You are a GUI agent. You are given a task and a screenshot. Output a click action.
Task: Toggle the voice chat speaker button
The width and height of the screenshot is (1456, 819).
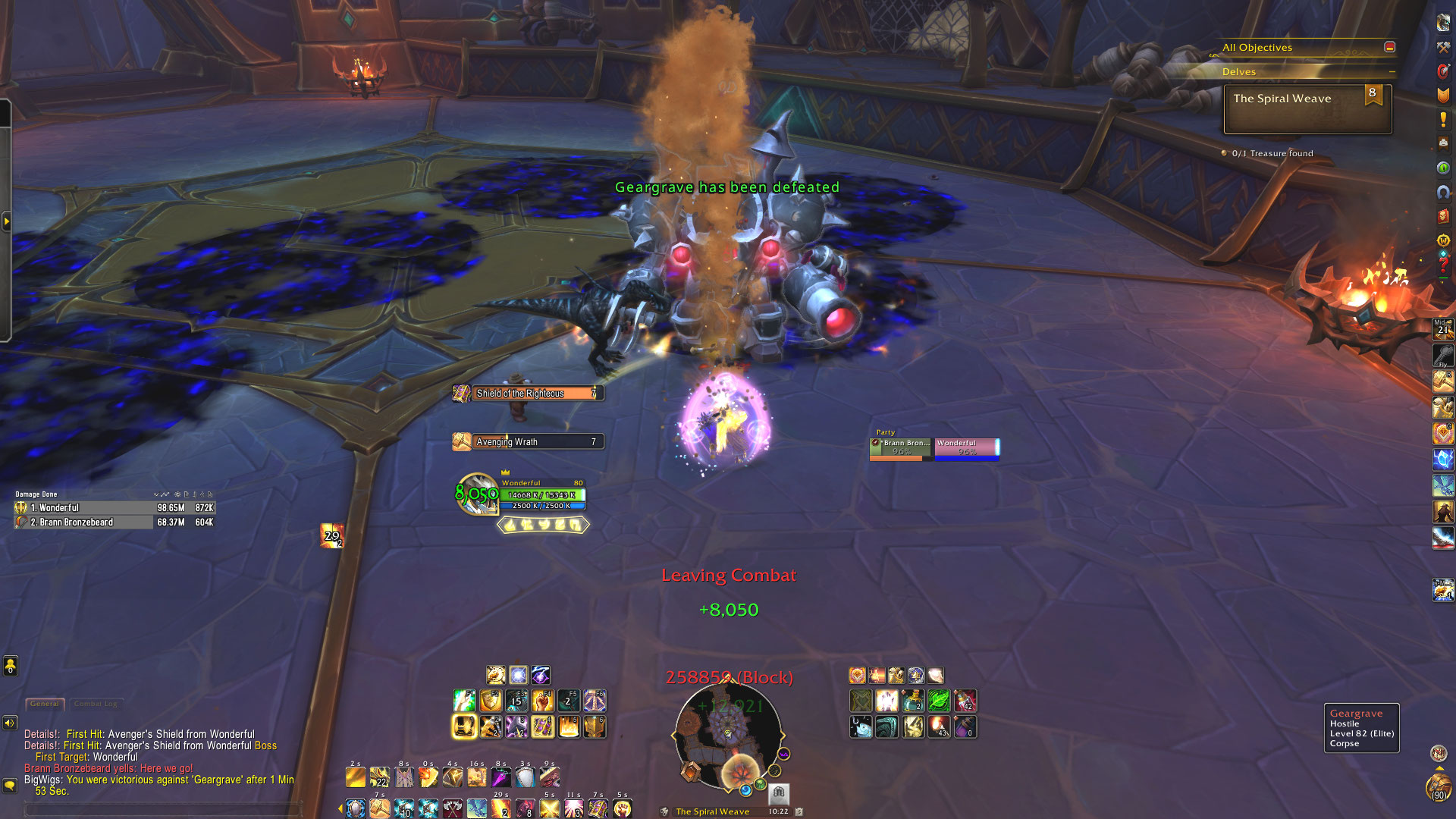10,723
